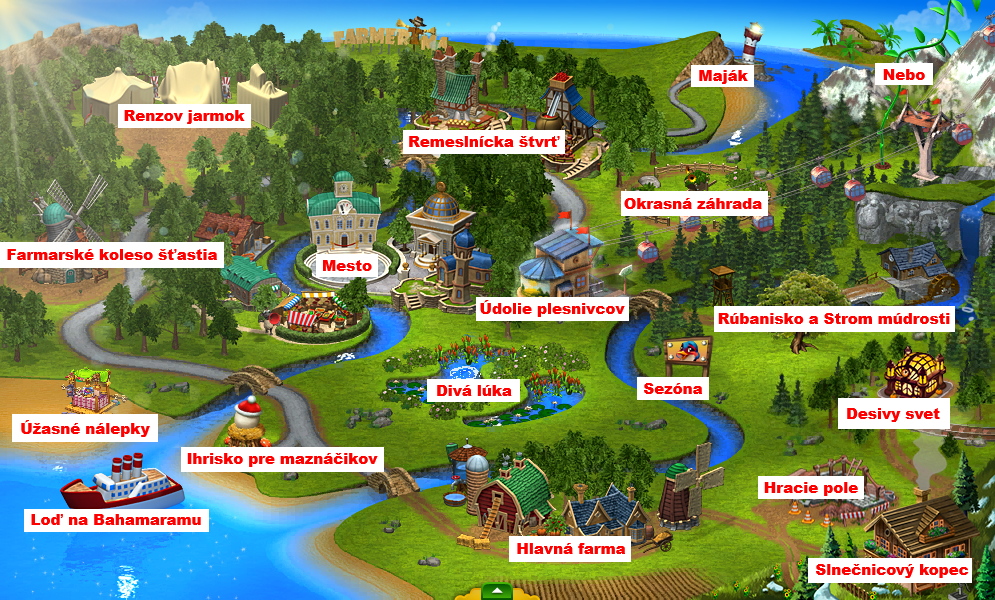995x600 pixels.
Task: Select the Sezóna location label
Action: click(672, 388)
